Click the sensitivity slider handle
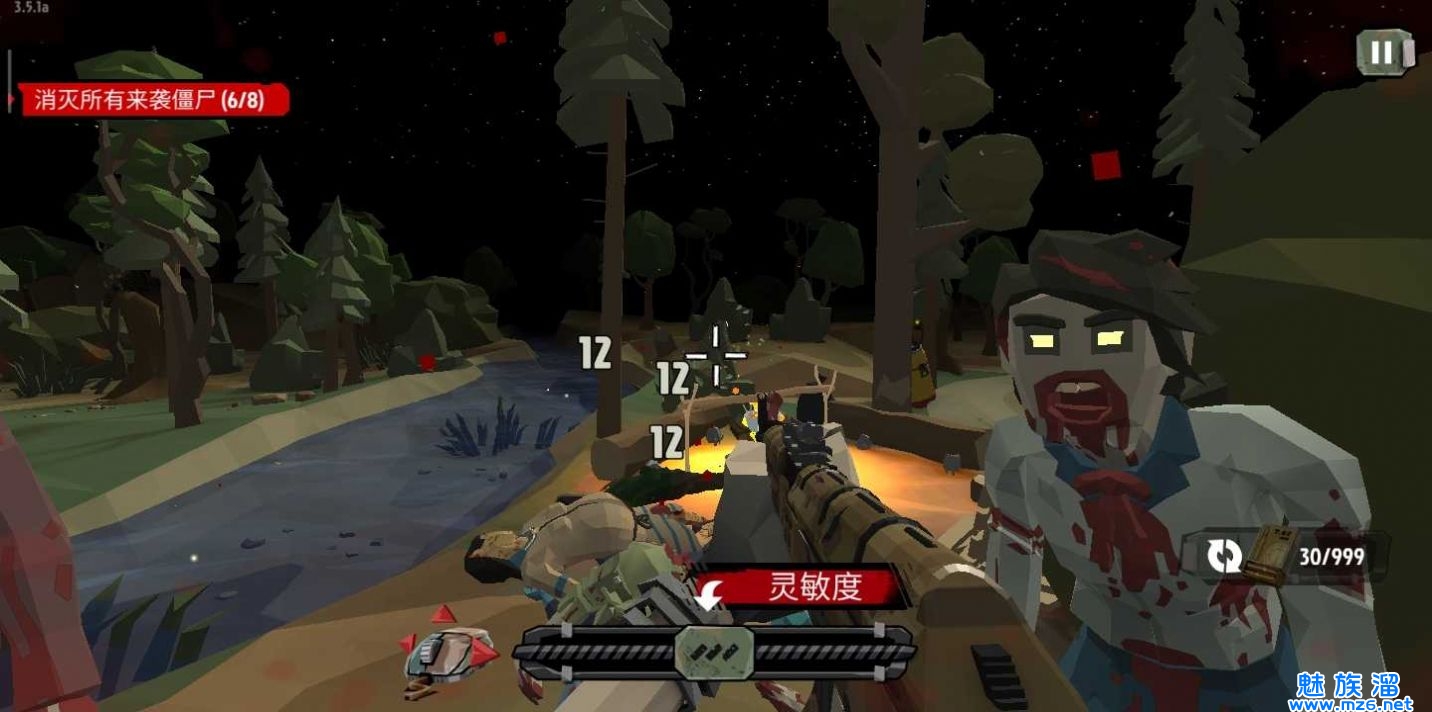 [714, 652]
